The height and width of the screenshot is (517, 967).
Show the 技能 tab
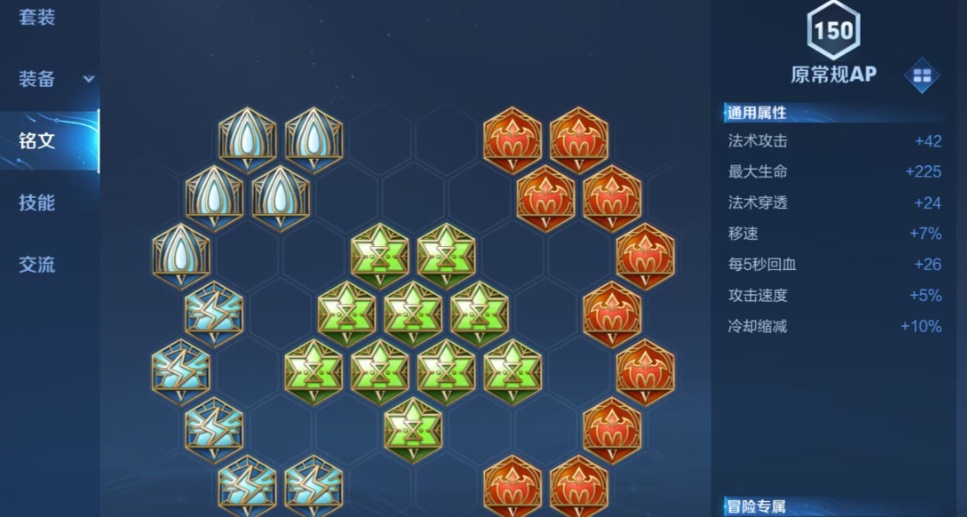point(37,203)
